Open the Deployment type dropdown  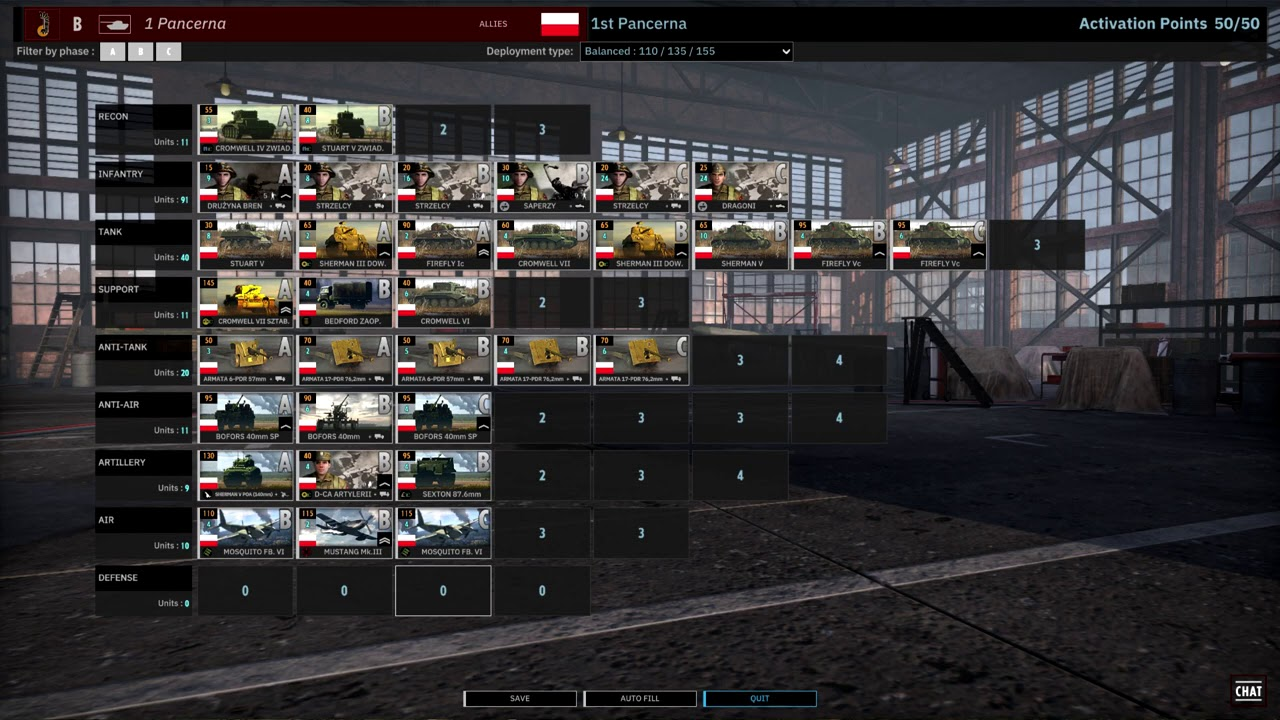[686, 51]
